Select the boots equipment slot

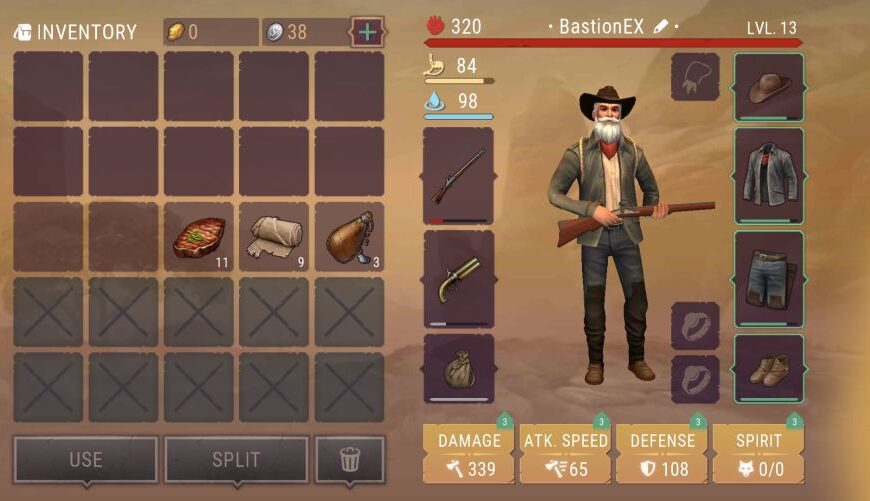[769, 368]
